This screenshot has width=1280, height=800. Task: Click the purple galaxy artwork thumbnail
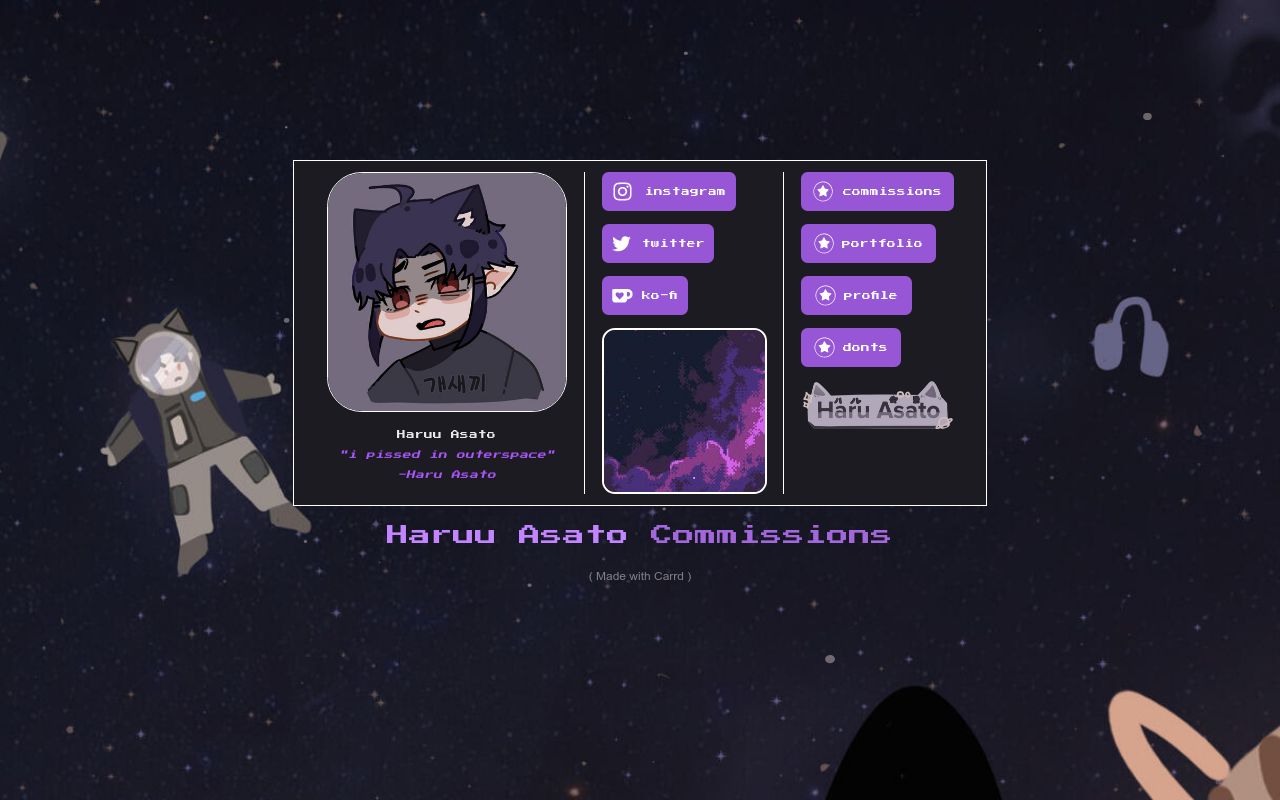click(684, 410)
